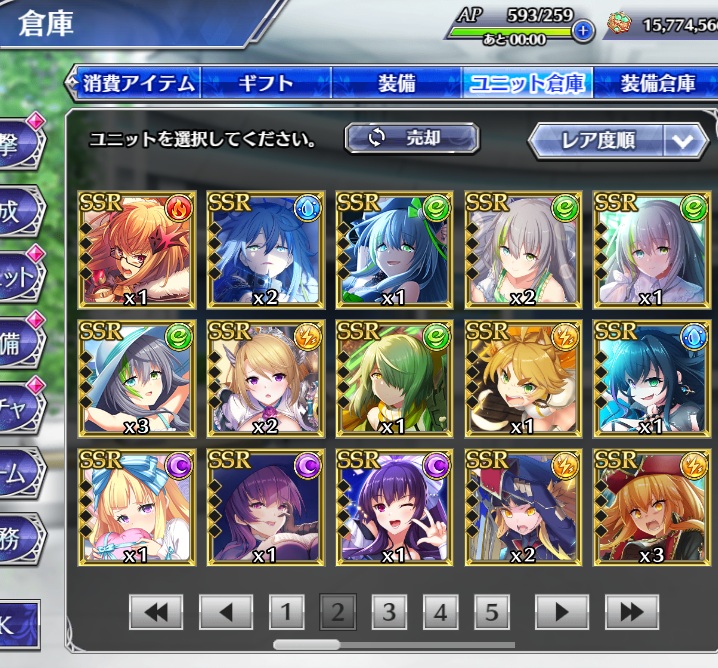Choose the witch-hat silver-haired unit x3
718x668 pixels.
[x=136, y=378]
